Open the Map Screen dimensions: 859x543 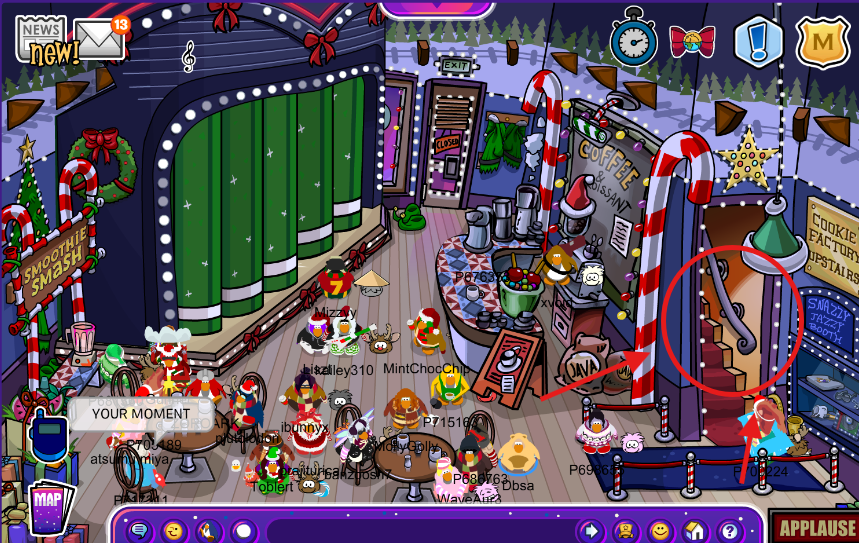click(48, 507)
